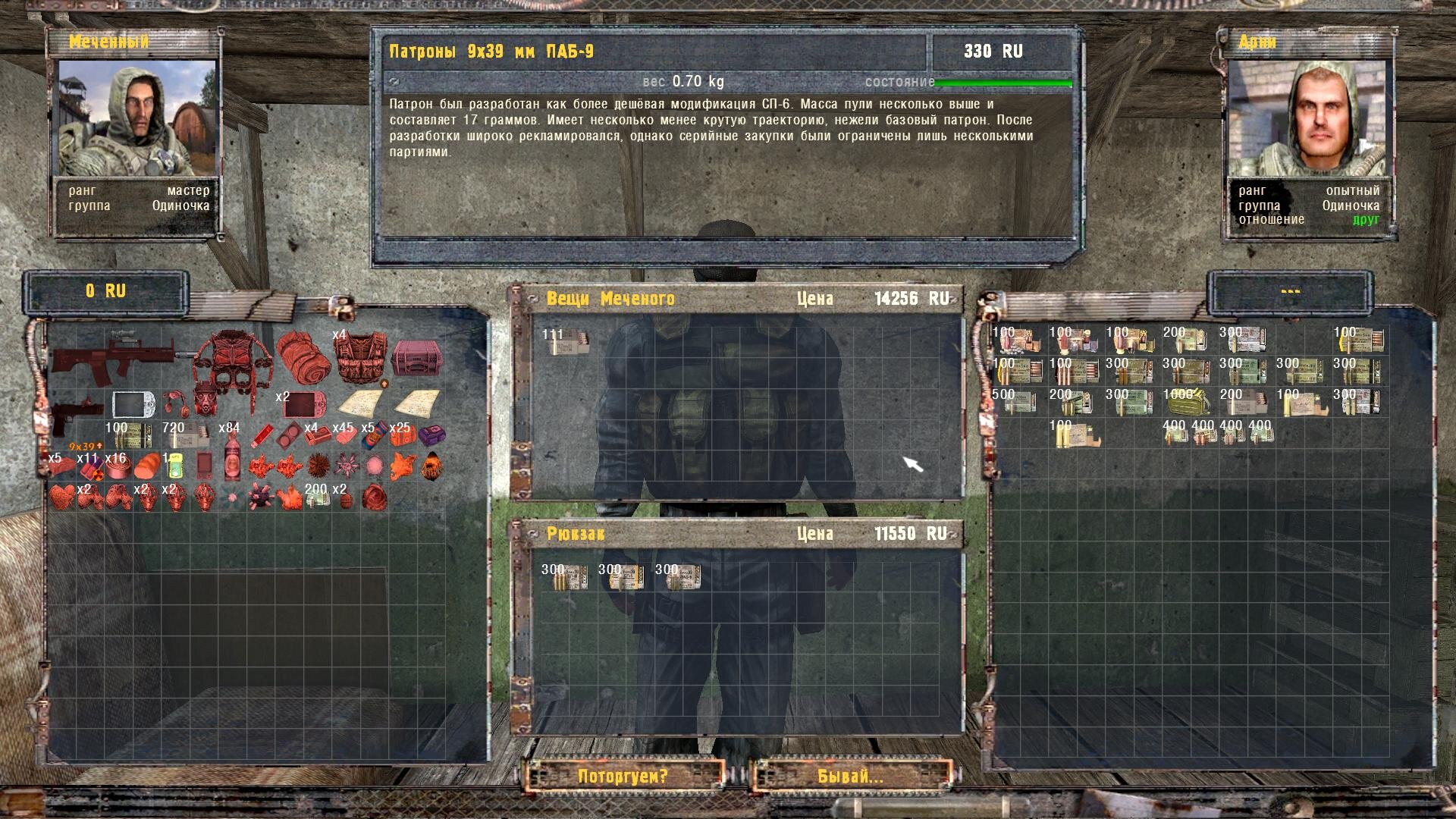The height and width of the screenshot is (819, 1456).
Task: Click the pink hard case item
Action: (x=417, y=358)
